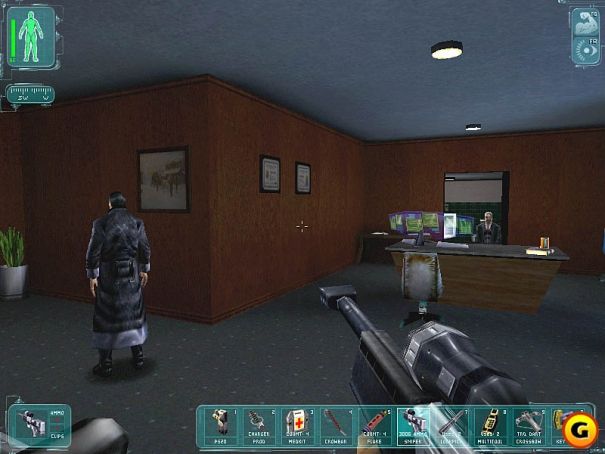Equip the crowbar from the belt
Viewport: 605px width, 454px height.
(x=334, y=425)
